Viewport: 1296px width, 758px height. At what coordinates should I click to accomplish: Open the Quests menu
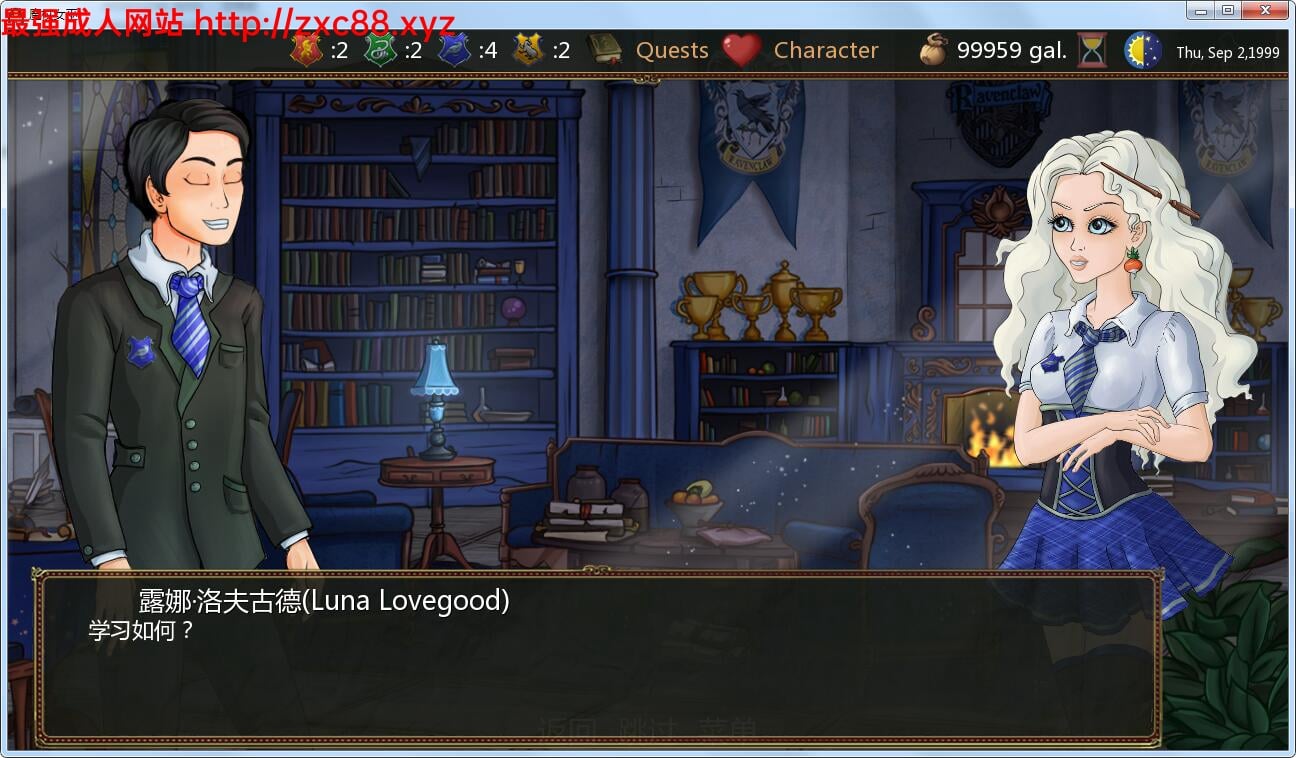[671, 50]
